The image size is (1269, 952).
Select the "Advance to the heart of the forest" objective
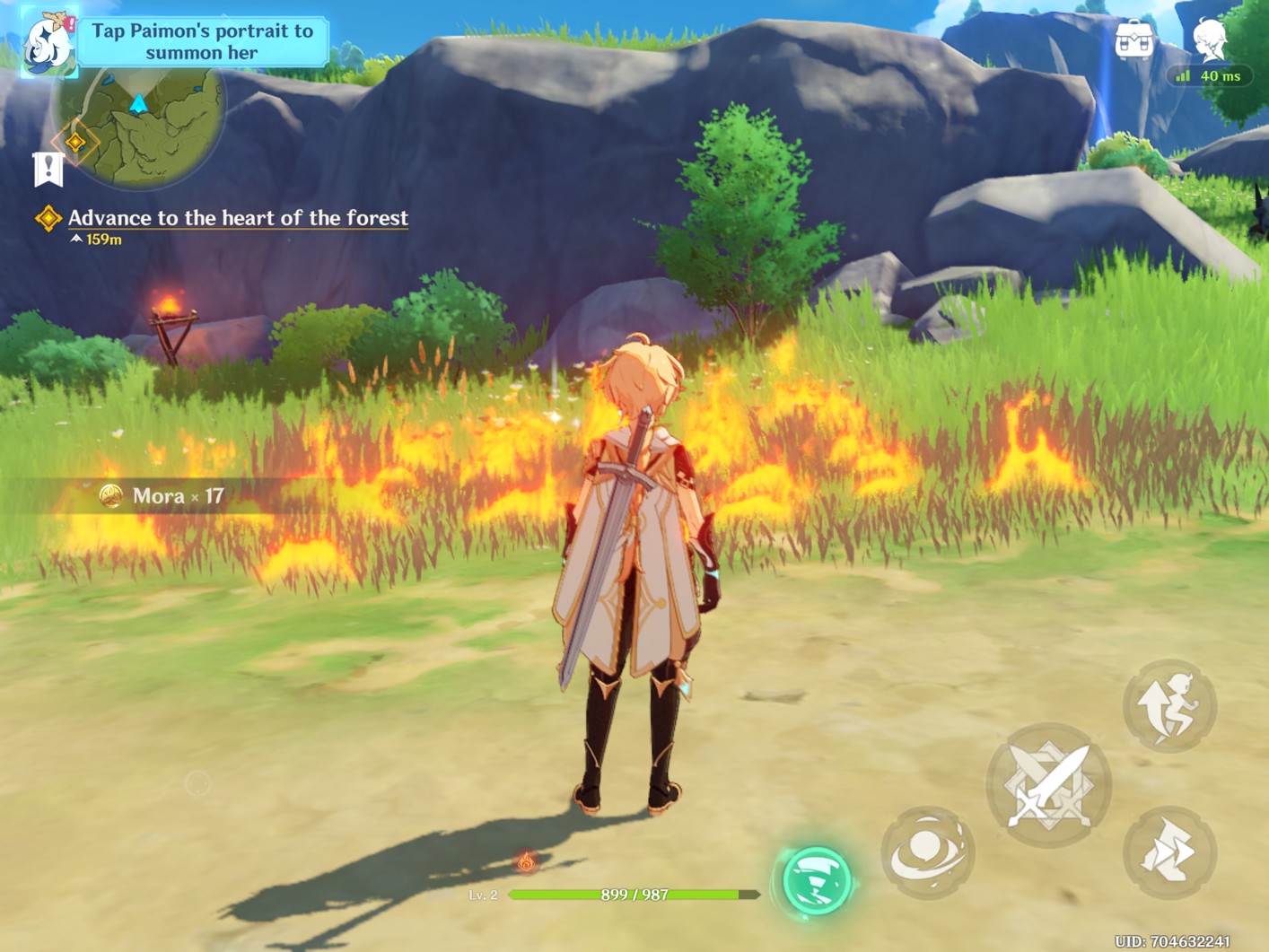click(x=238, y=218)
